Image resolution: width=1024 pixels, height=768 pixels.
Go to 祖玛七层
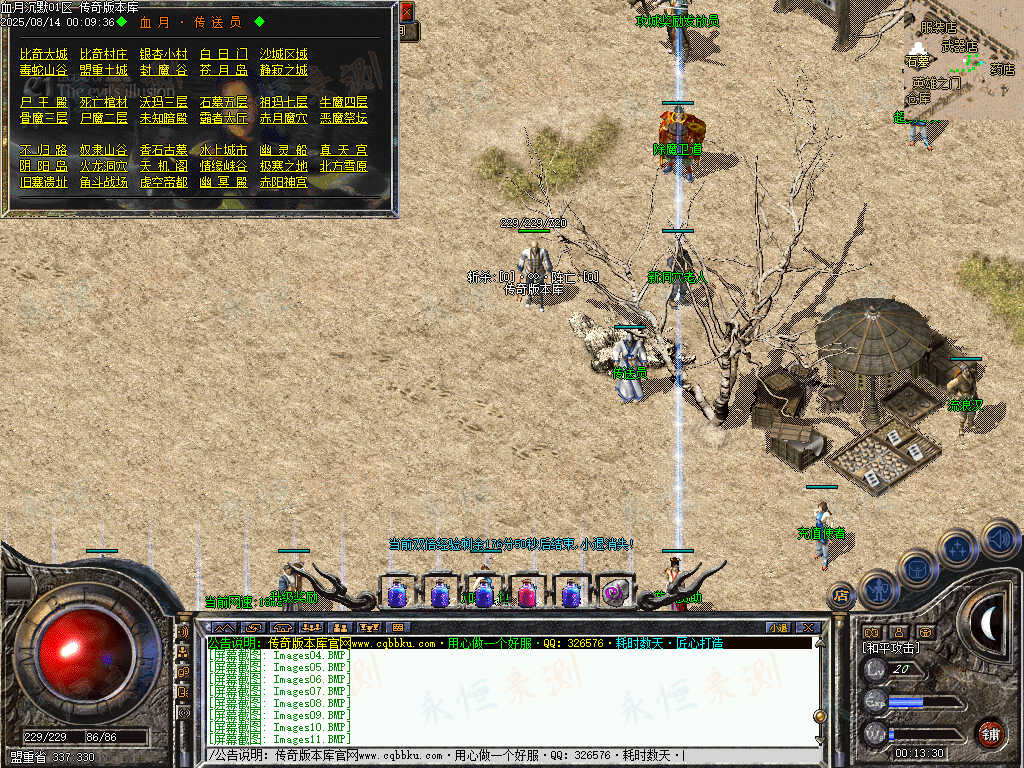coord(284,102)
